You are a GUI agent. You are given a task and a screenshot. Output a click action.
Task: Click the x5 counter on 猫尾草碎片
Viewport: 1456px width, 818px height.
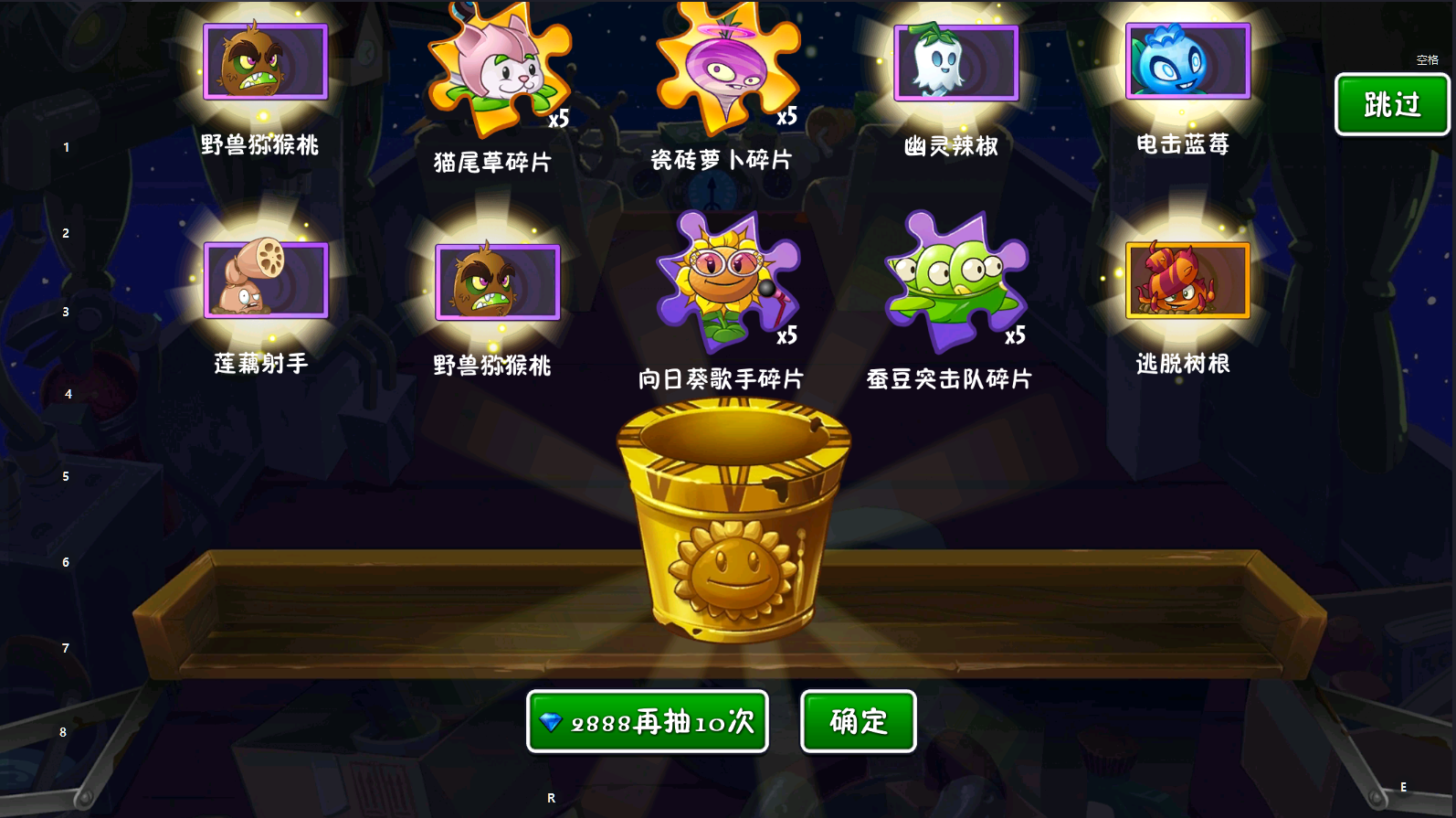tap(560, 117)
